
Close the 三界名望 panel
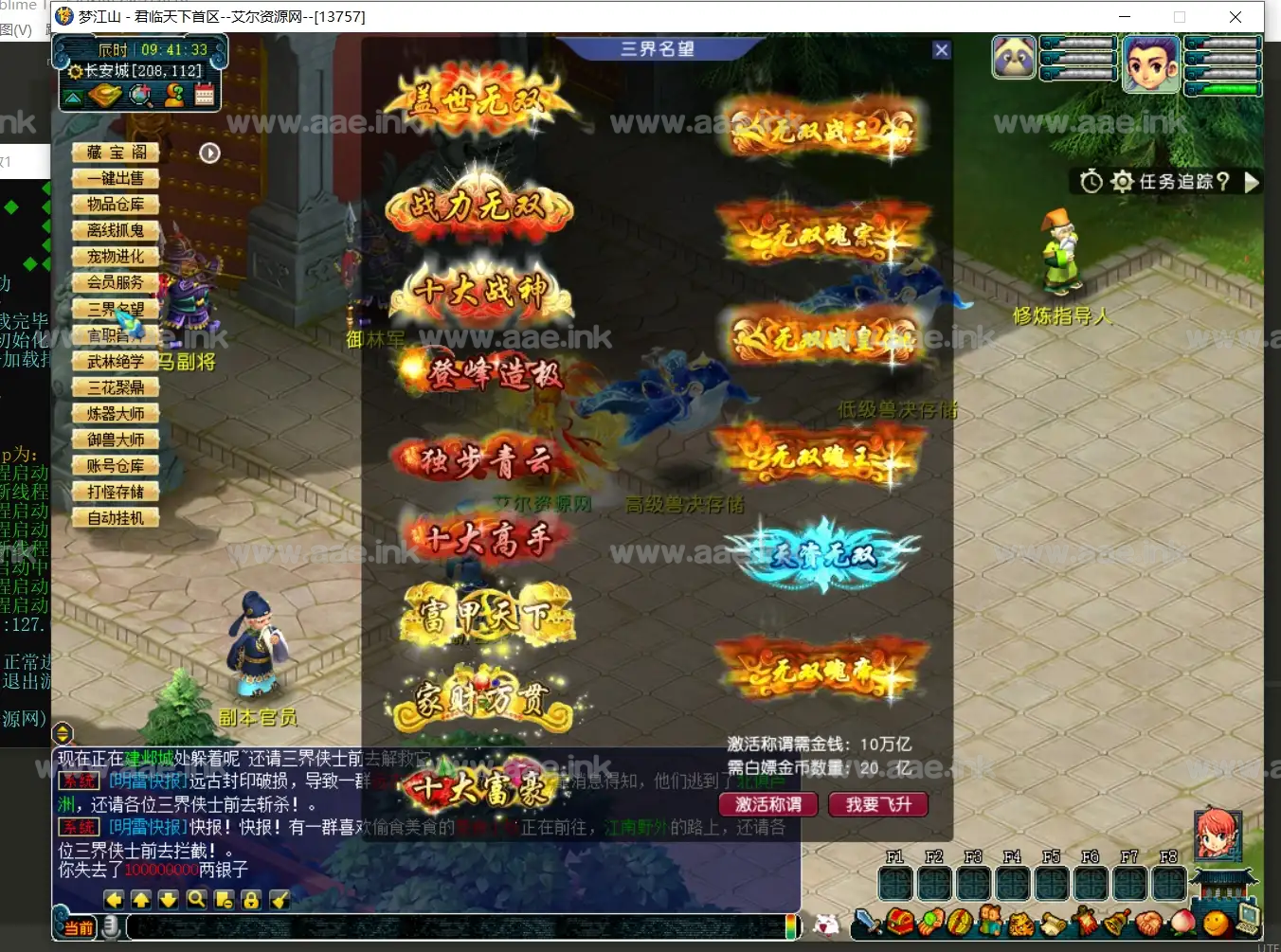pos(941,50)
